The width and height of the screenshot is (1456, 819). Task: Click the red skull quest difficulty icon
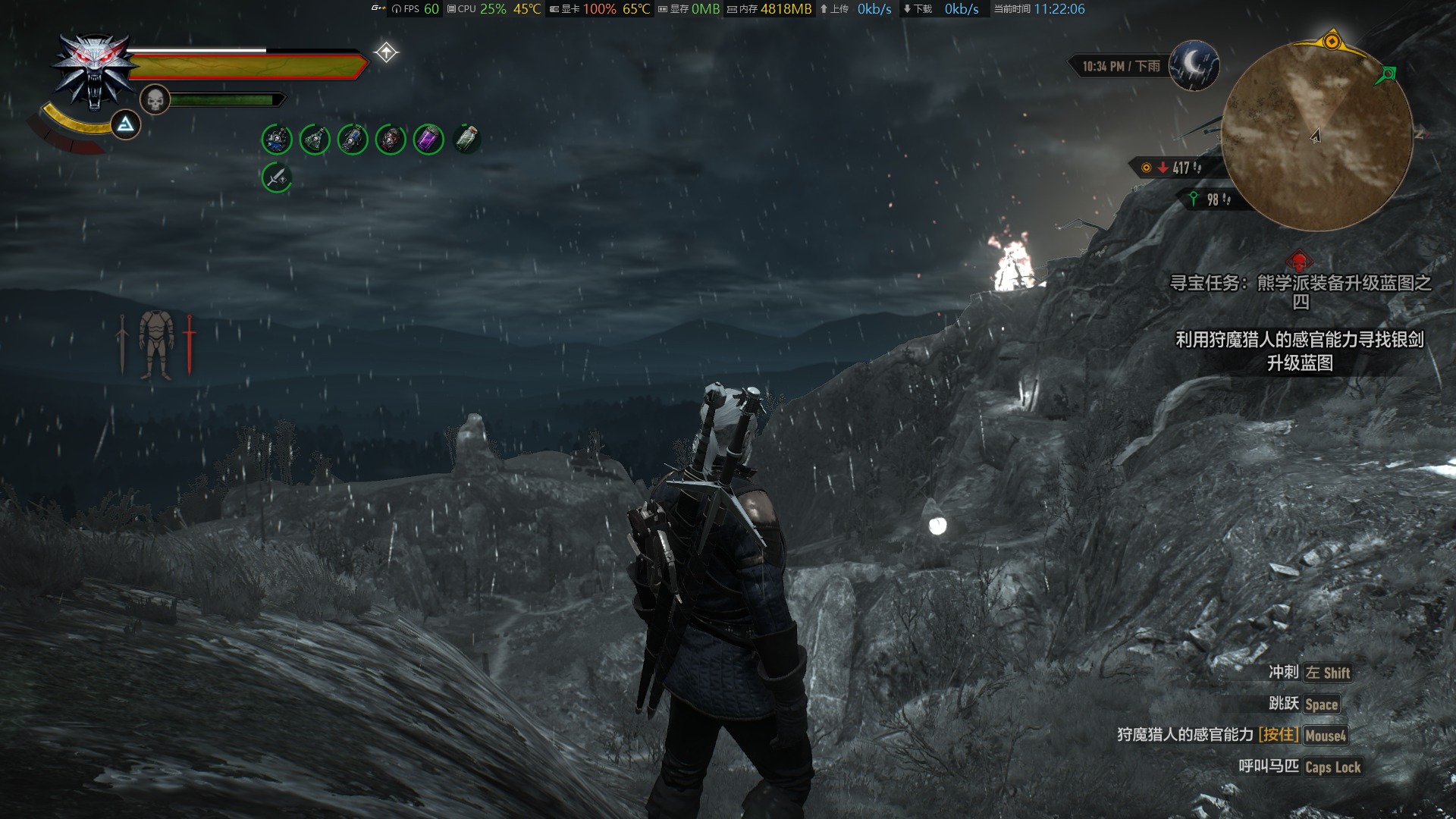click(1299, 262)
